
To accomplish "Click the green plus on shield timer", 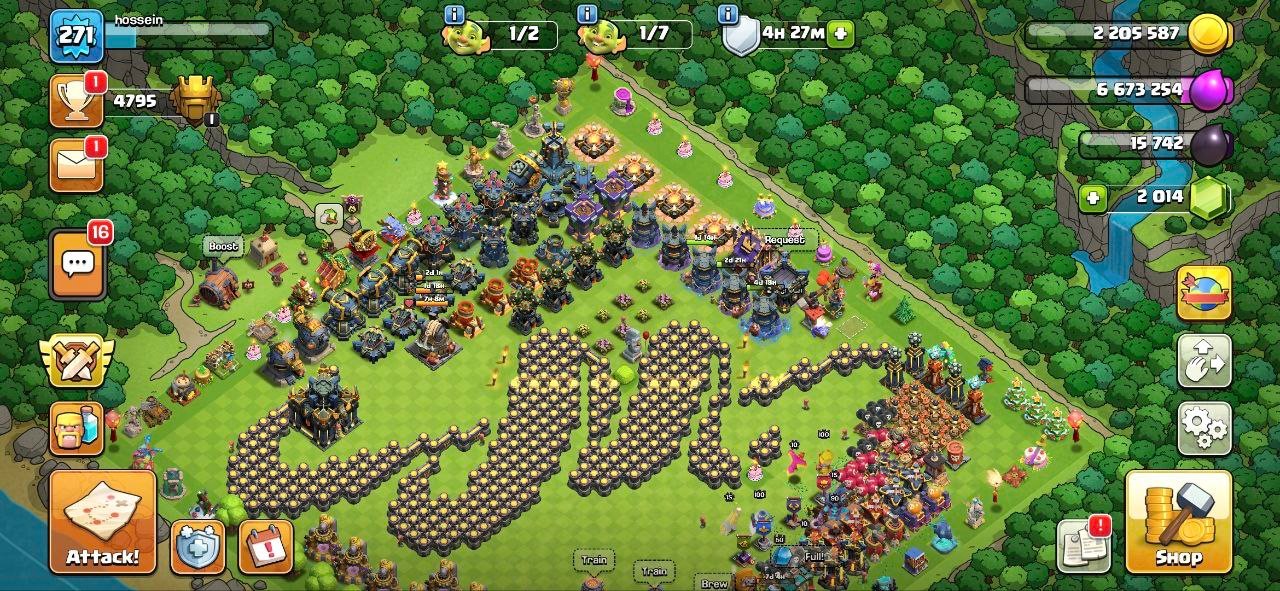I will pyautogui.click(x=840, y=33).
